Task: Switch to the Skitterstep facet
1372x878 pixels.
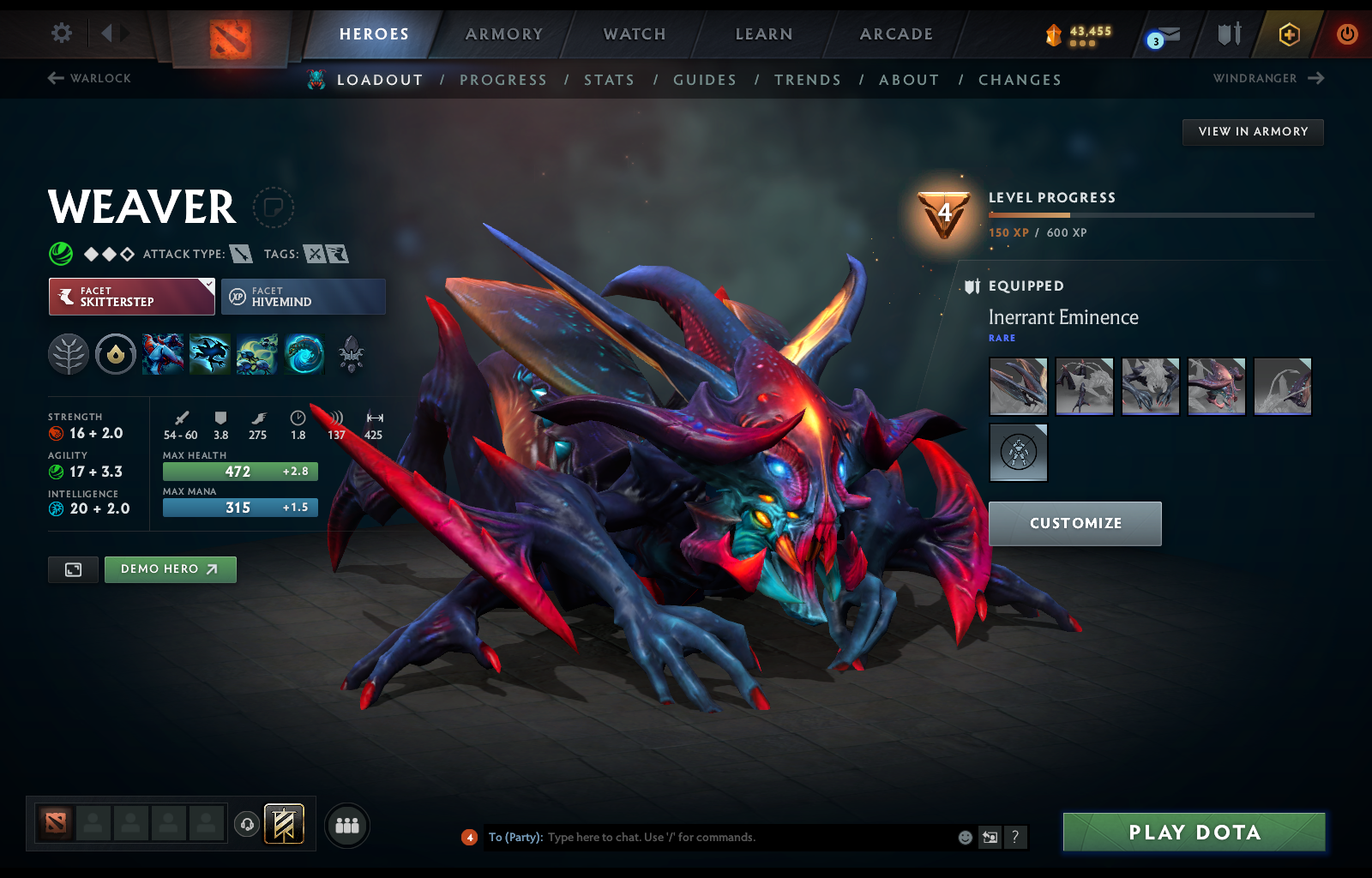Action: (x=130, y=297)
